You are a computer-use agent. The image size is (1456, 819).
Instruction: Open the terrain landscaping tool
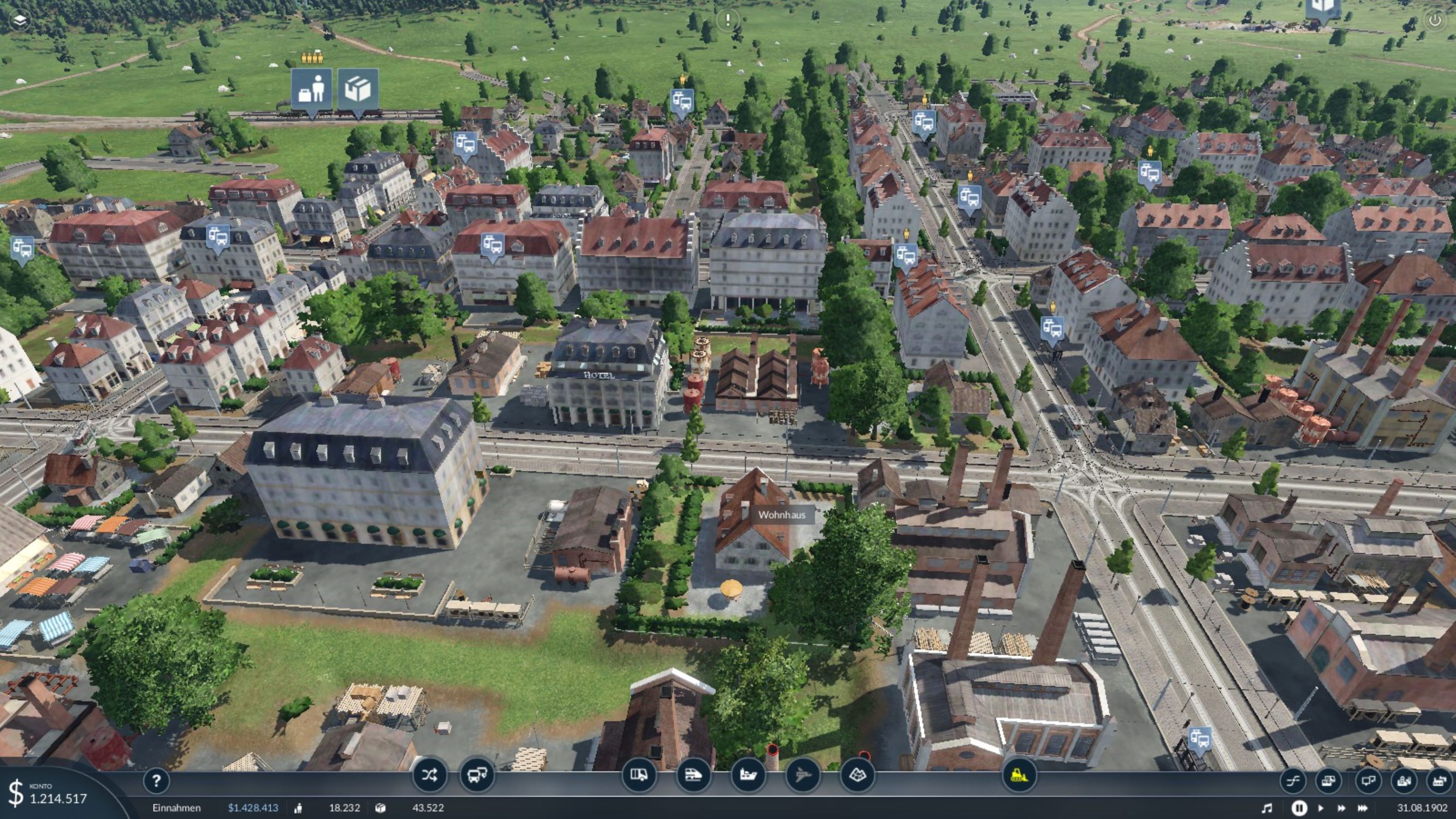pos(857,775)
